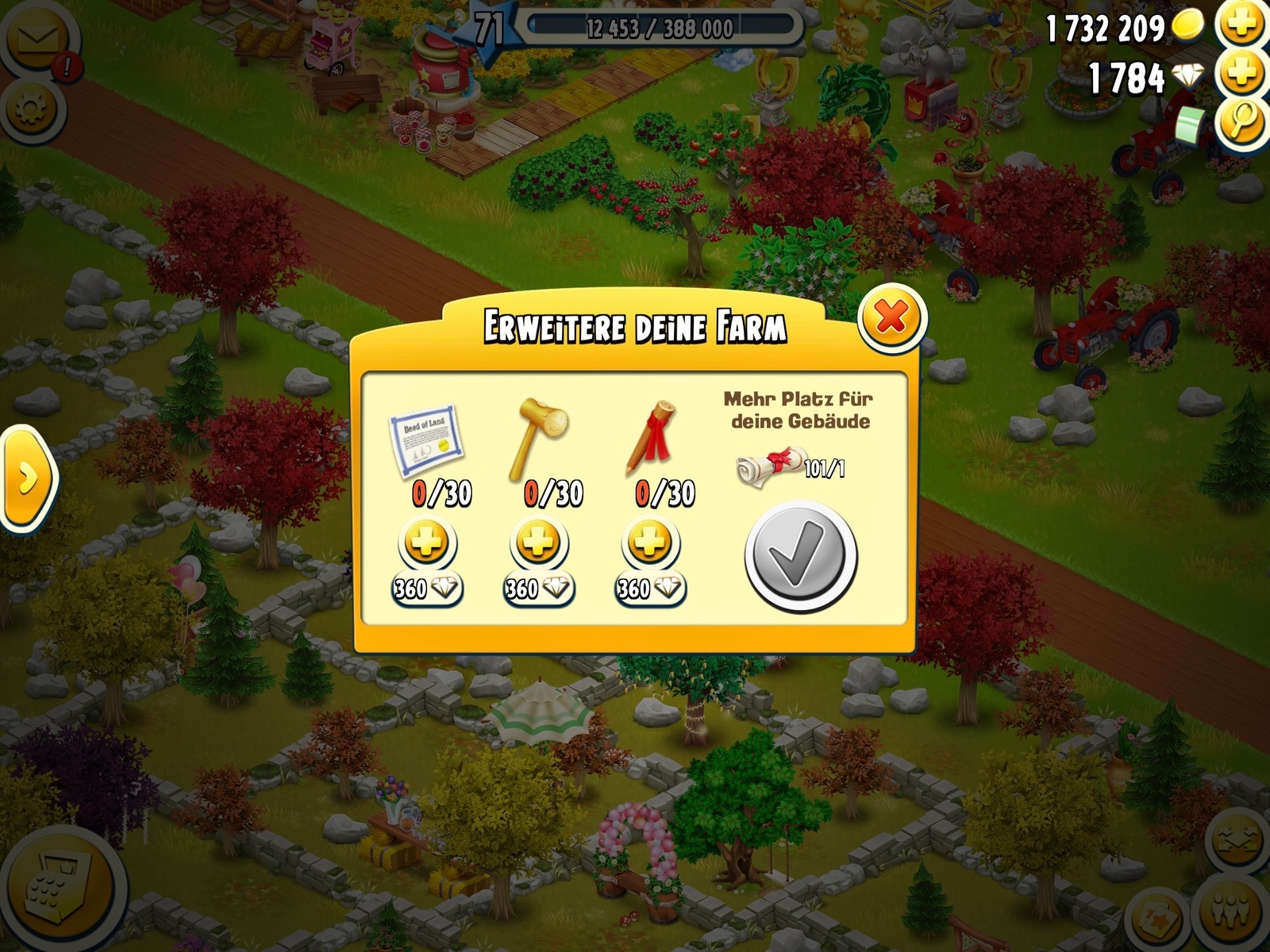Image resolution: width=1270 pixels, height=952 pixels.
Task: Tap the magnifying glass button
Action: point(1241,123)
